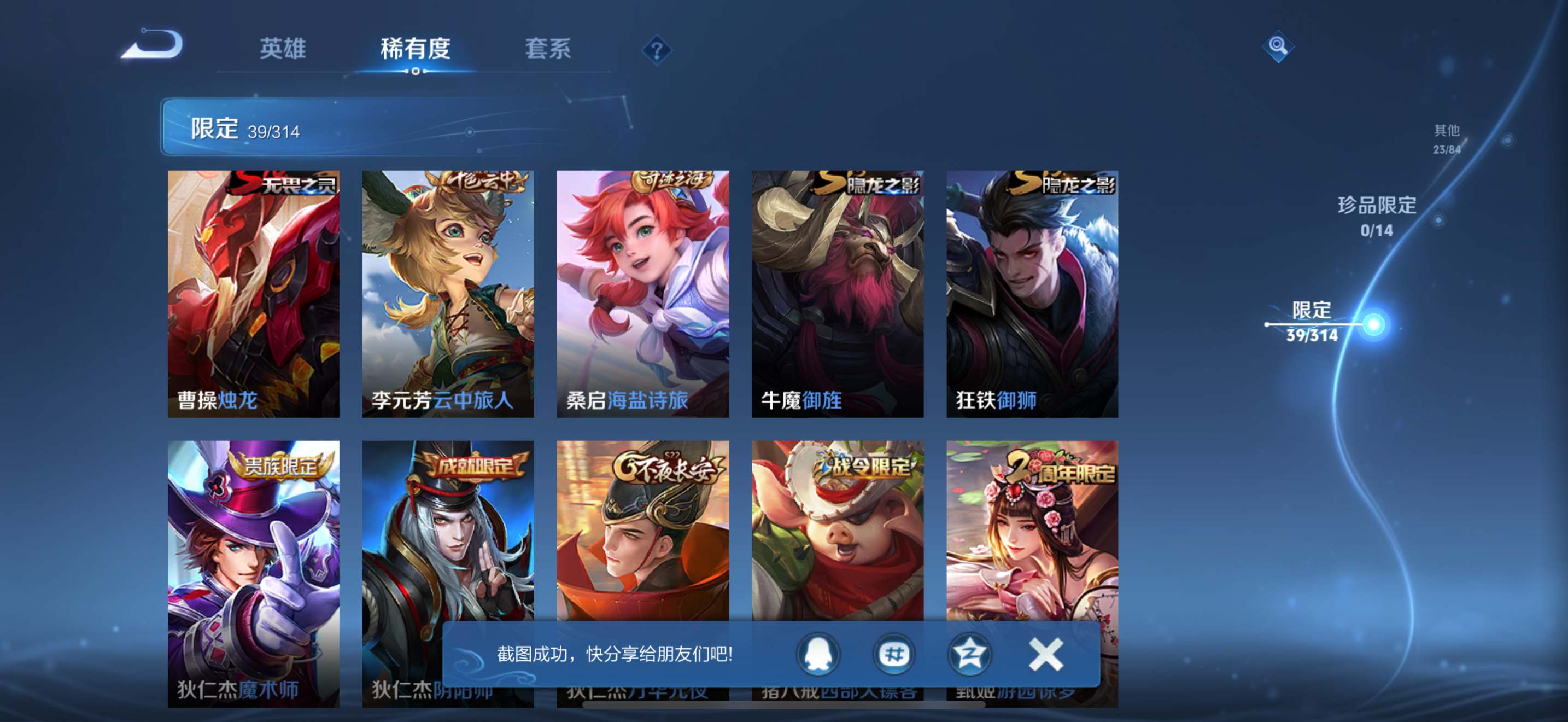Share screenshot via the hashtag bubble icon
Viewport: 1568px width, 722px height.
(893, 654)
